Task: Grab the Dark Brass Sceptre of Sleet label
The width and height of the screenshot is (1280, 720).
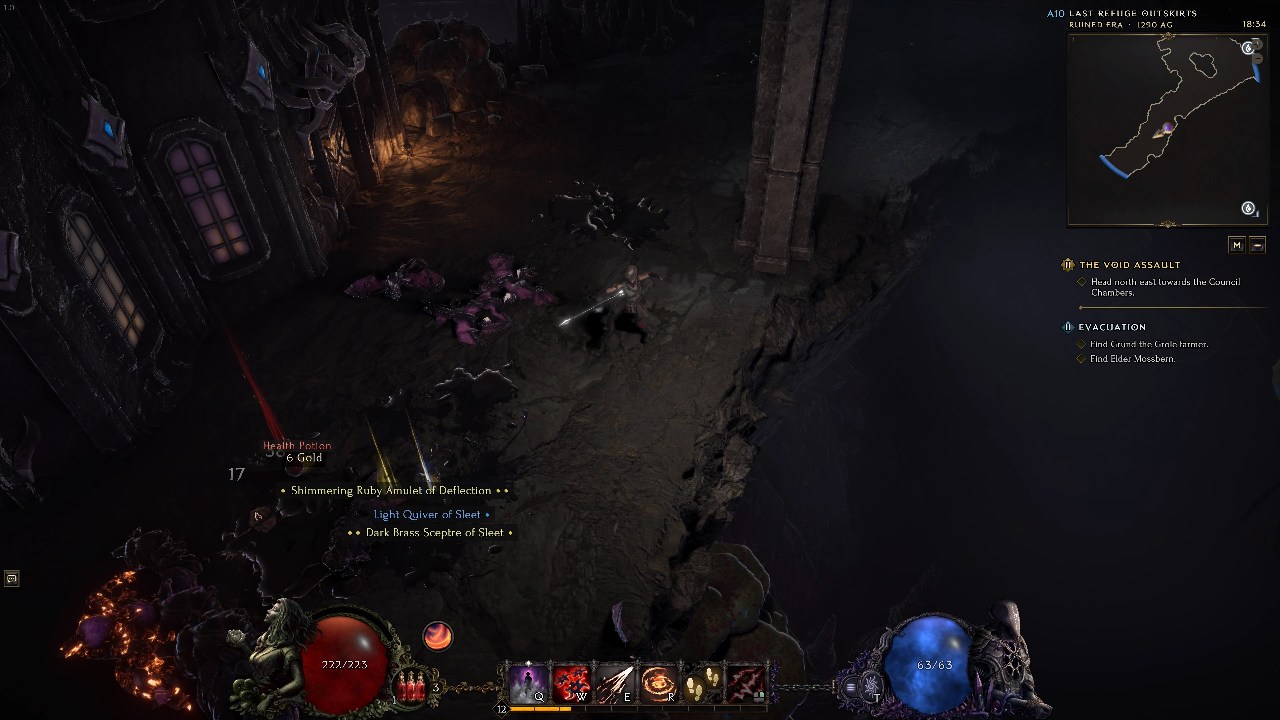Action: (434, 533)
